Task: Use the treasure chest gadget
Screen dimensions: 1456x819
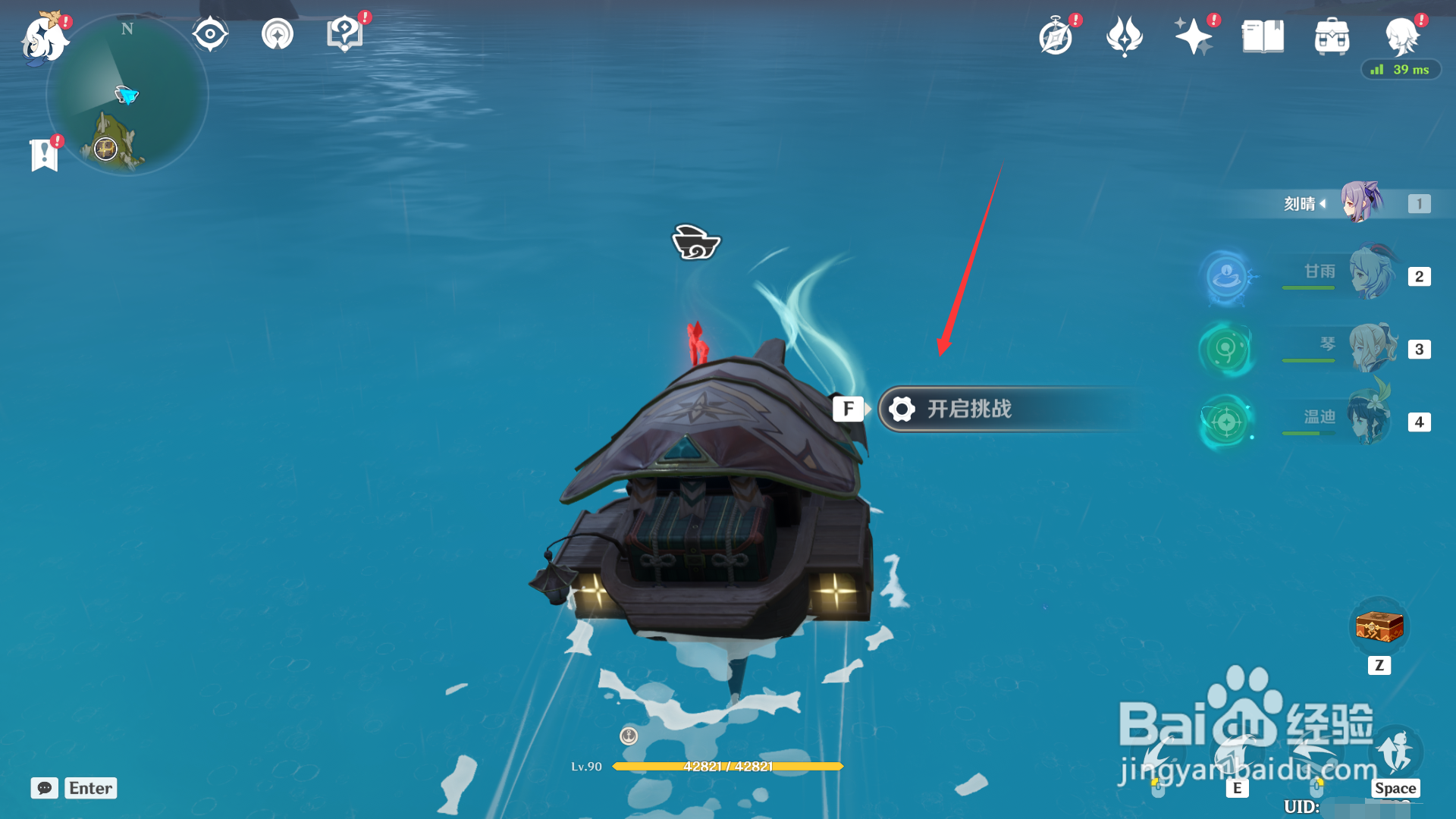Action: point(1379,628)
